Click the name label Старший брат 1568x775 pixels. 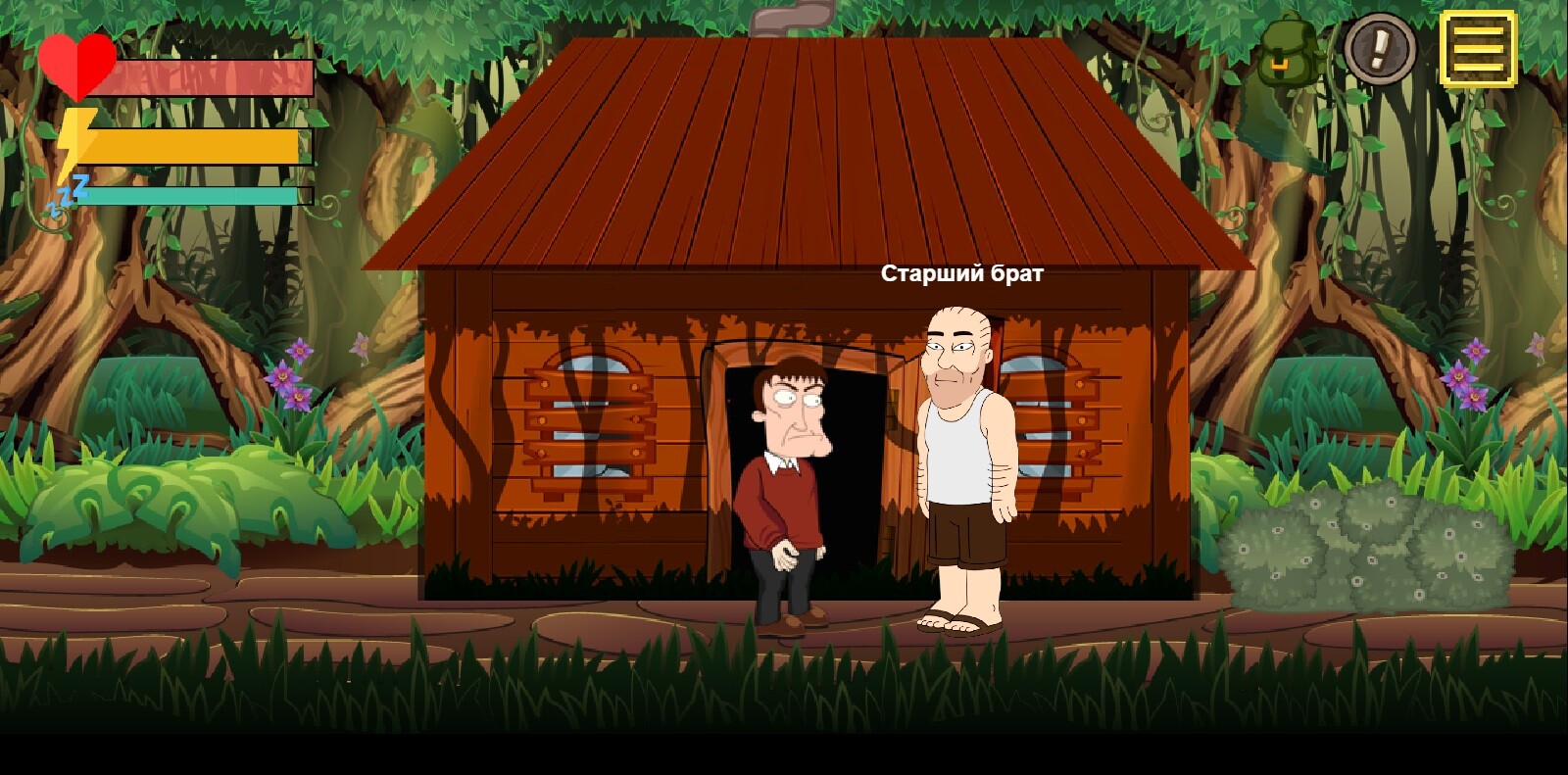[962, 271]
